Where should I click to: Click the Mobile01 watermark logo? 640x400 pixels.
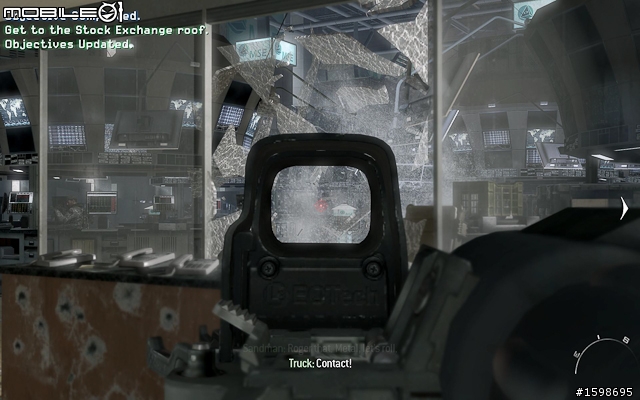pyautogui.click(x=76, y=12)
